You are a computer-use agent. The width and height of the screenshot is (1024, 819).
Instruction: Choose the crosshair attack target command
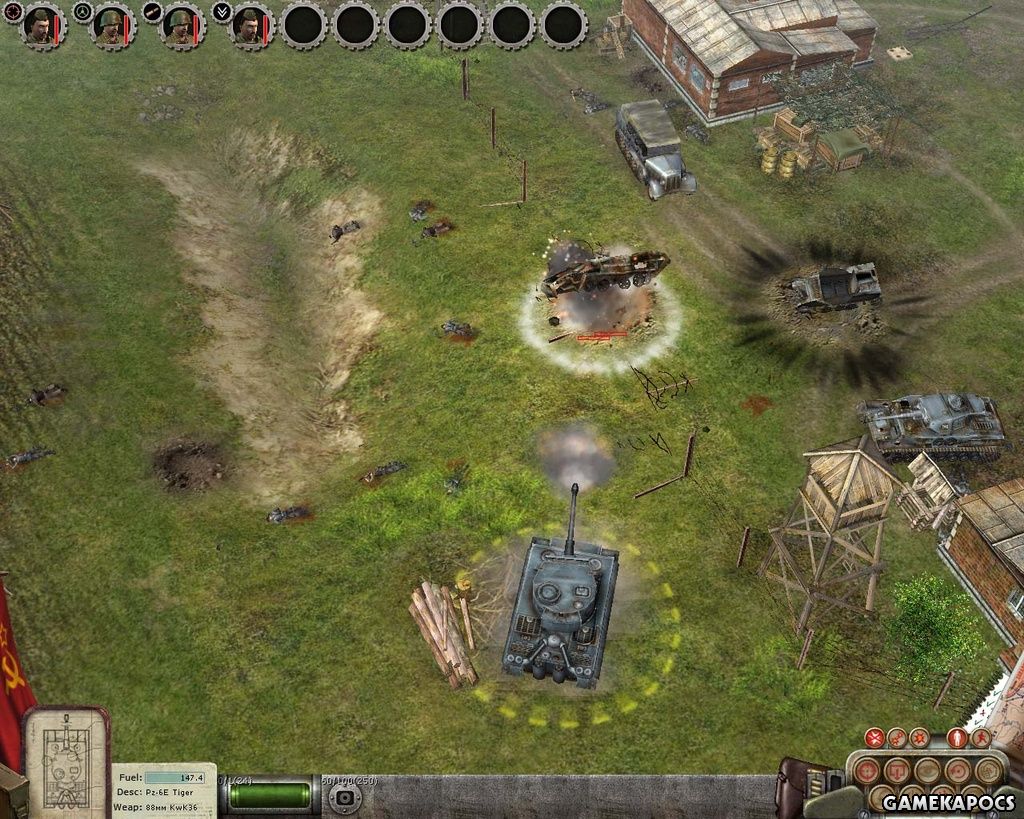[869, 770]
